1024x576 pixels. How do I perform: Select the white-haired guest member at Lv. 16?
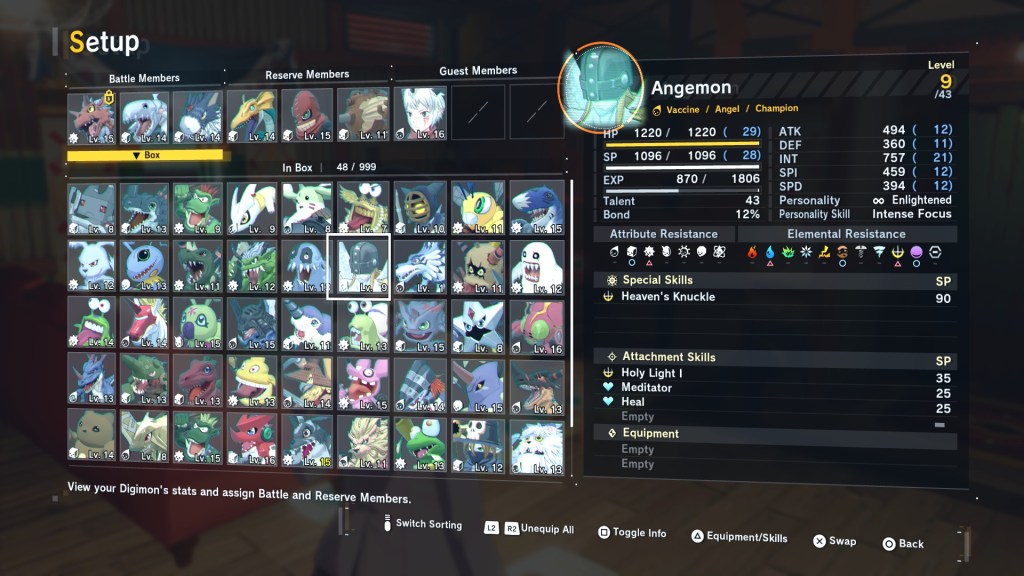click(x=419, y=114)
